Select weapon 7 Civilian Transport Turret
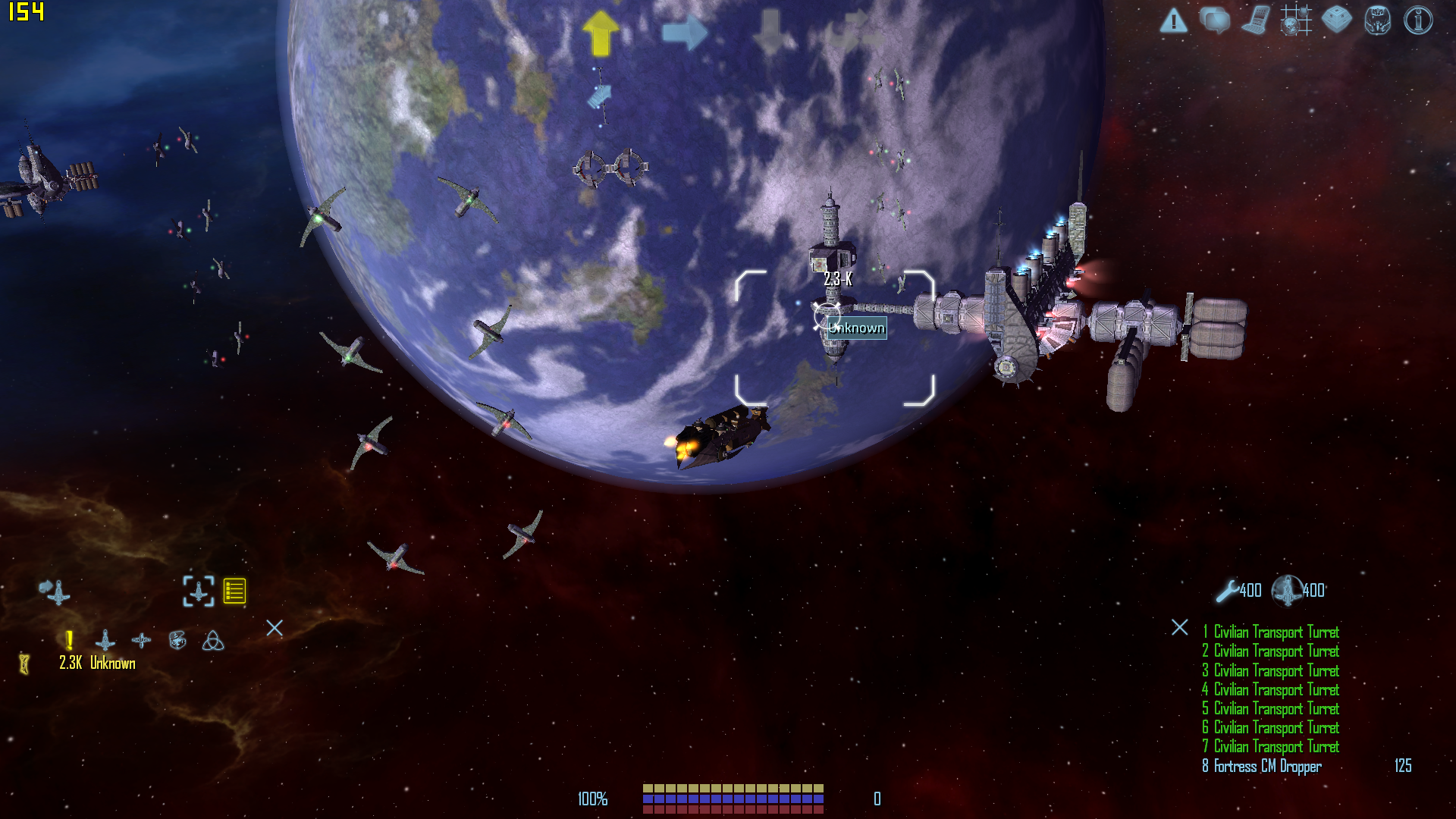 click(x=1270, y=747)
